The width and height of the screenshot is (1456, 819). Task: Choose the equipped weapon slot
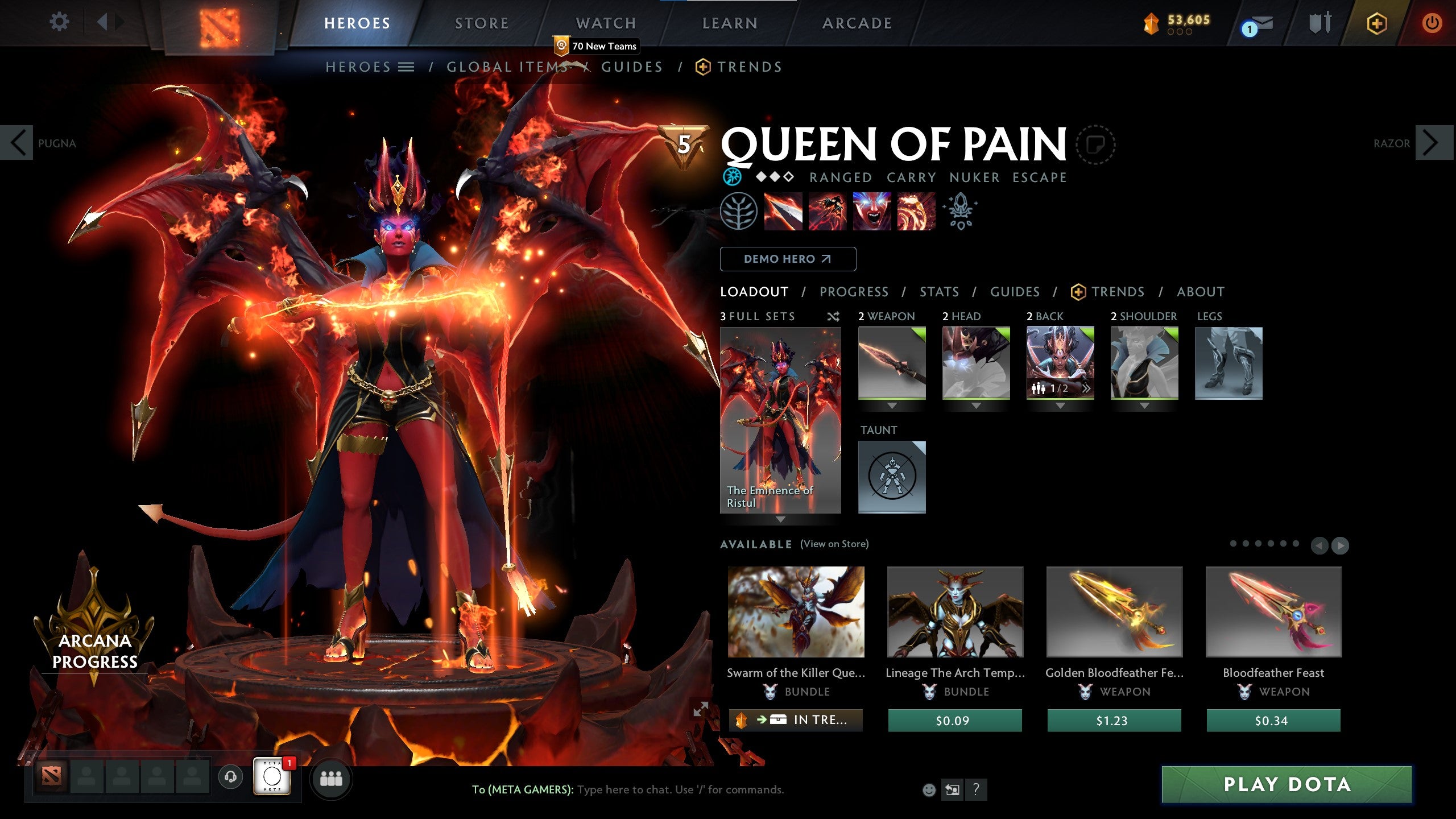click(891, 363)
